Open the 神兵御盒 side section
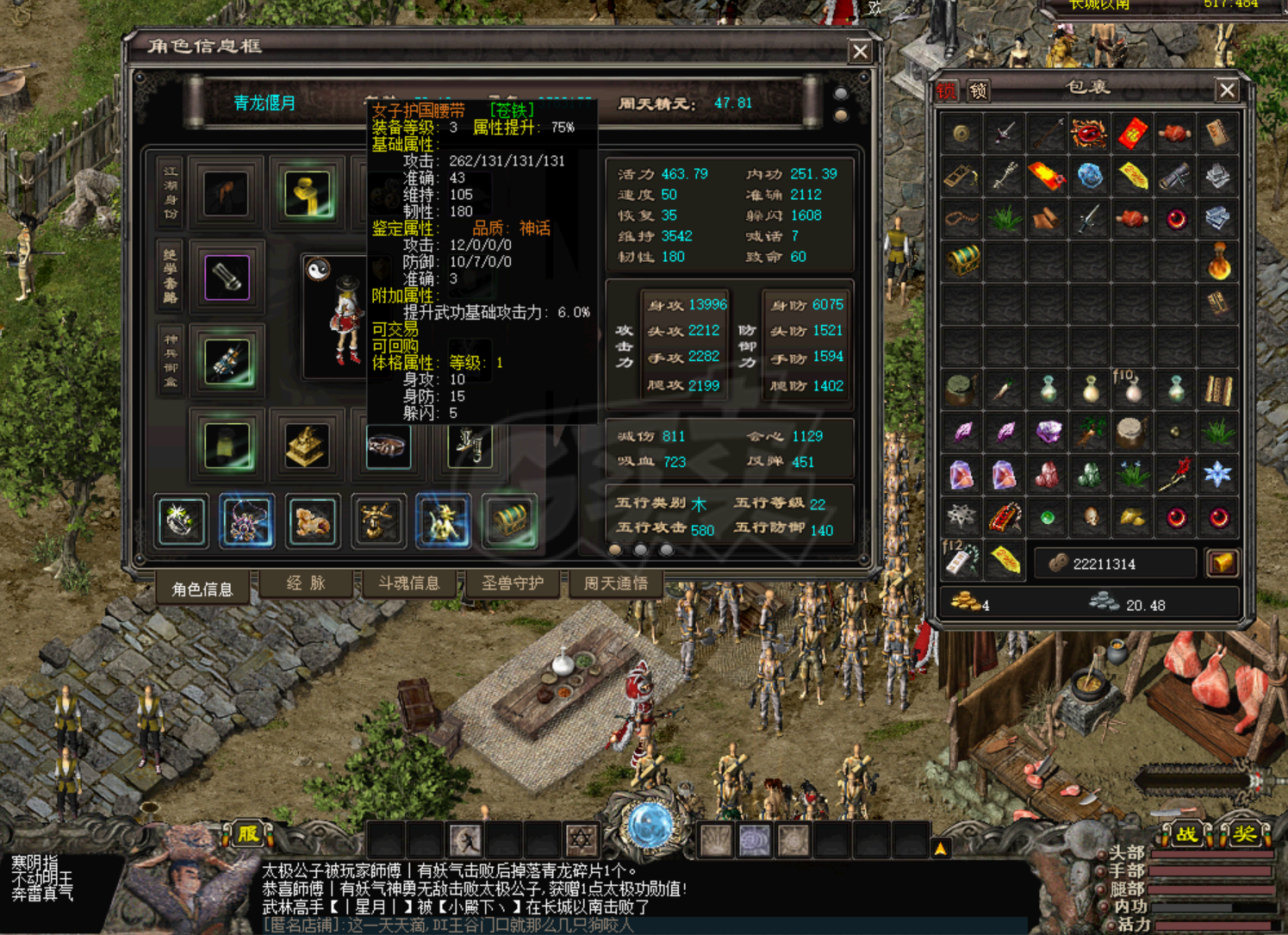The width and height of the screenshot is (1288, 935). point(171,360)
